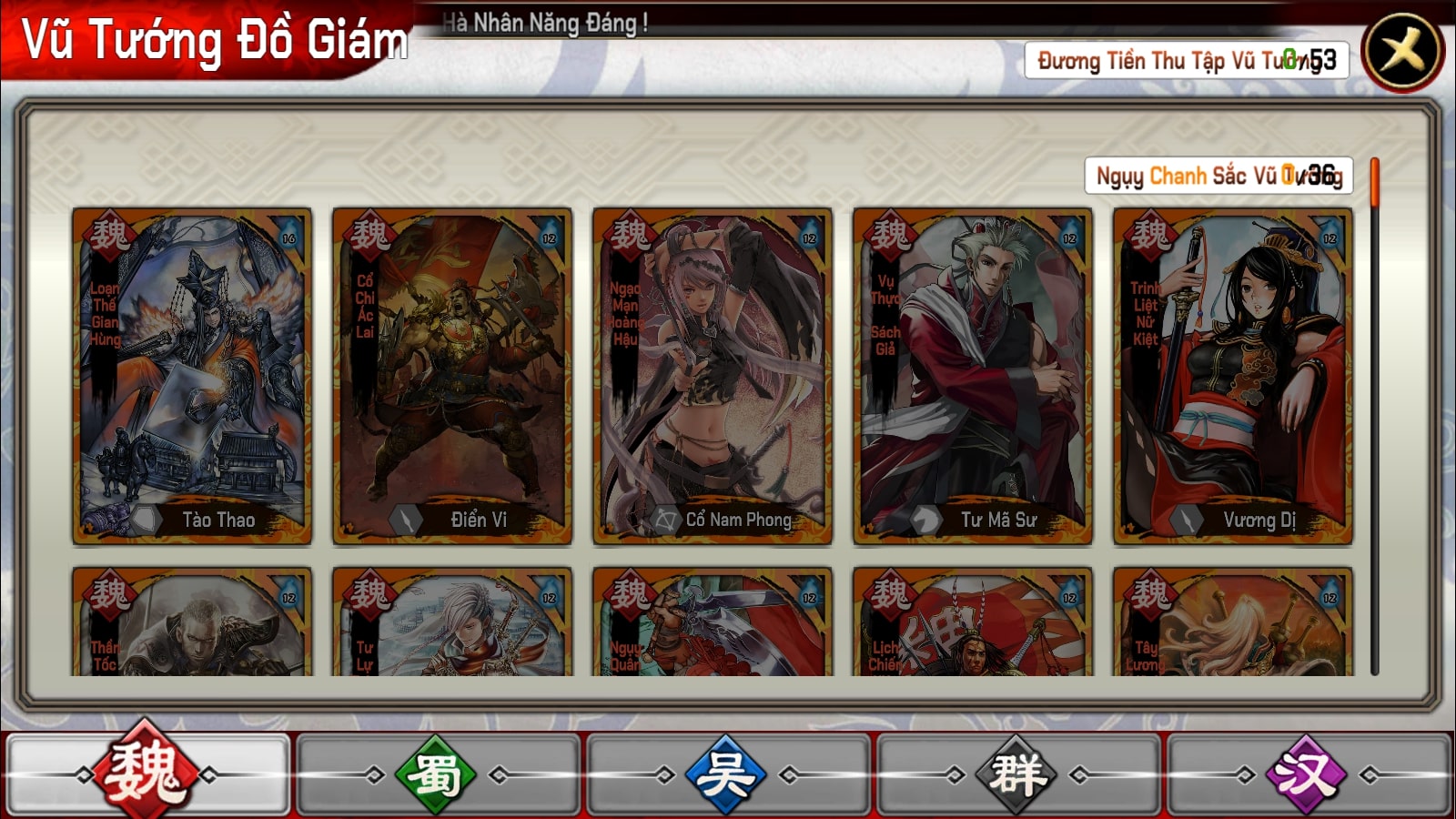The width and height of the screenshot is (1456, 819).
Task: Select the Lịch Chiến card with red banner
Action: (973, 622)
